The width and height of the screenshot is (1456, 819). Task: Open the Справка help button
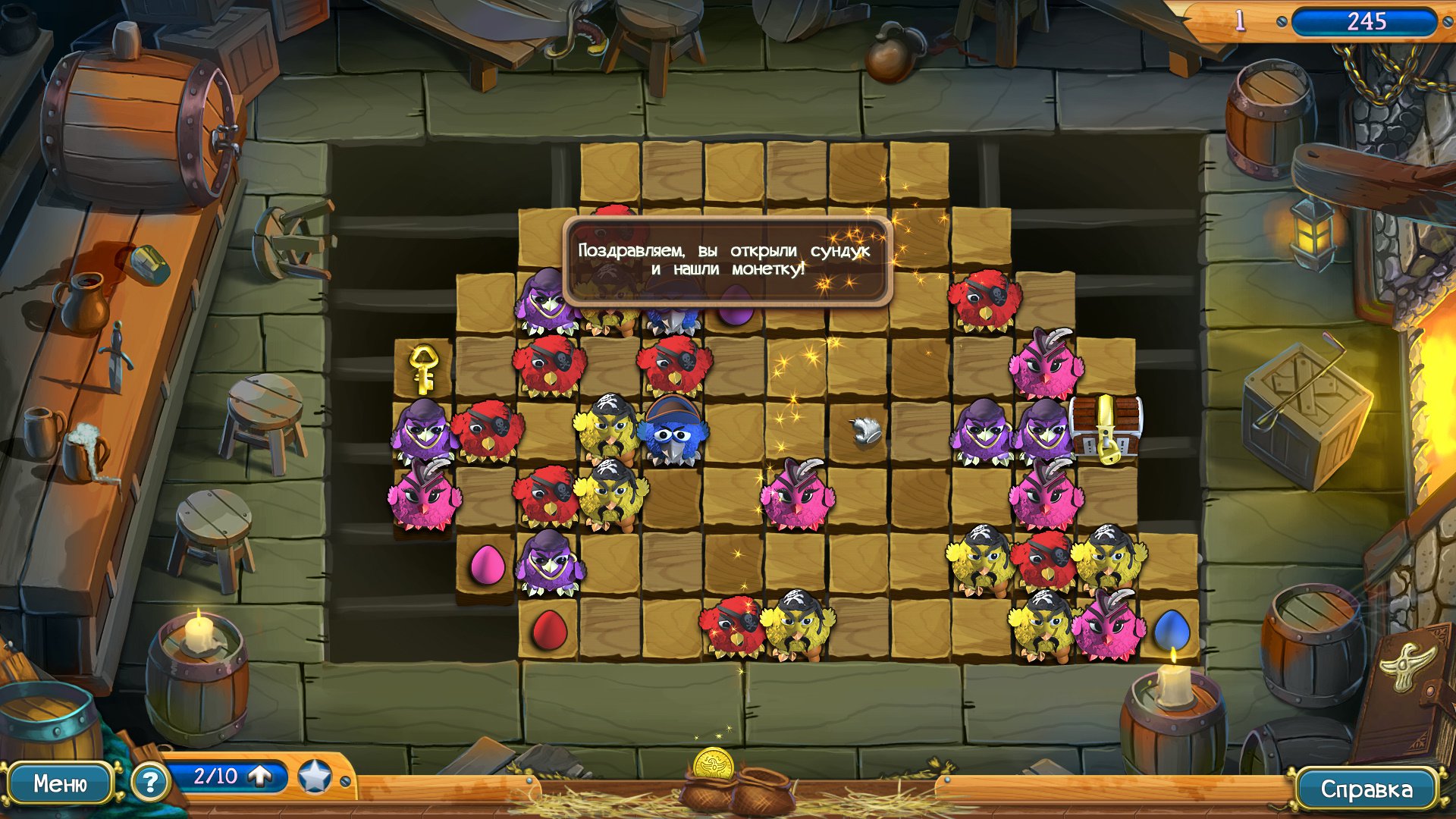(1366, 789)
